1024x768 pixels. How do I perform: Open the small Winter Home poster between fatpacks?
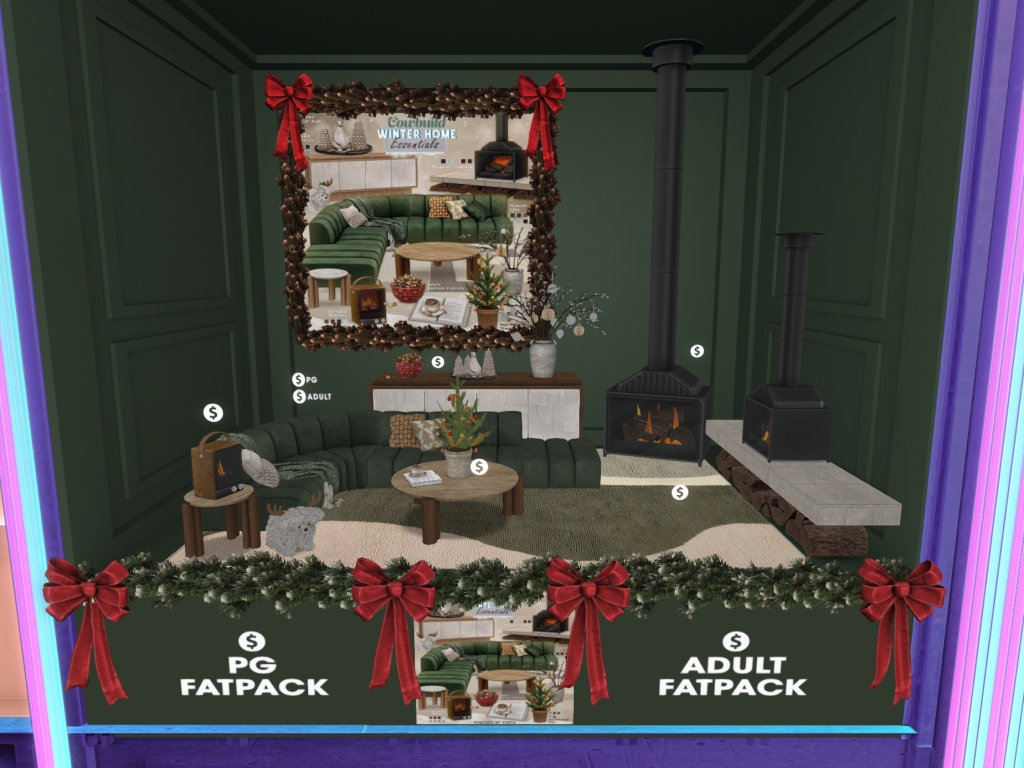point(492,663)
